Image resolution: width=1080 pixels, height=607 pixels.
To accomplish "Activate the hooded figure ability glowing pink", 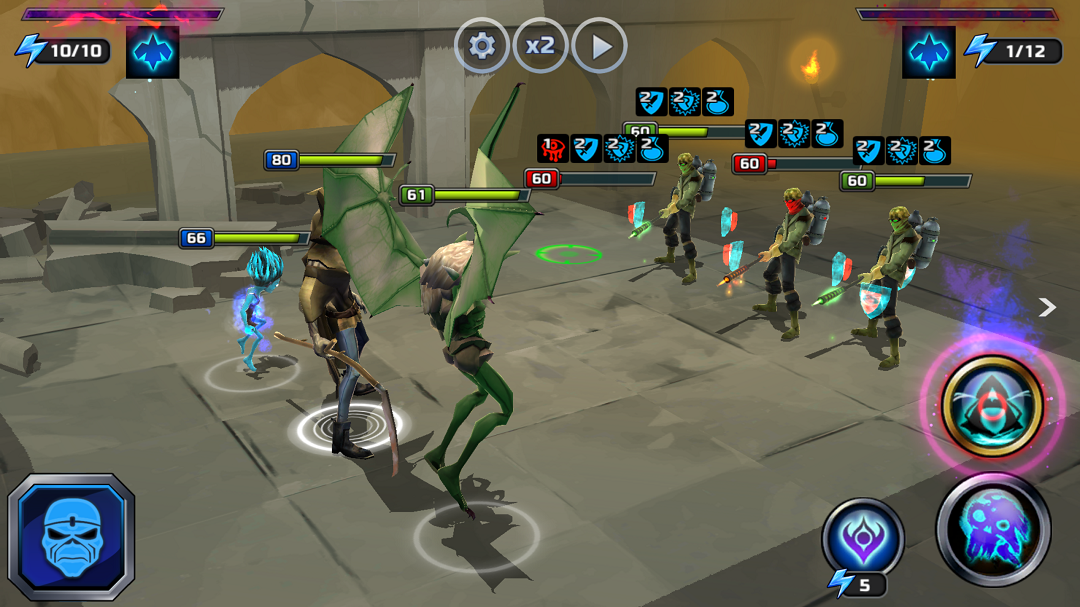I will [x=992, y=406].
